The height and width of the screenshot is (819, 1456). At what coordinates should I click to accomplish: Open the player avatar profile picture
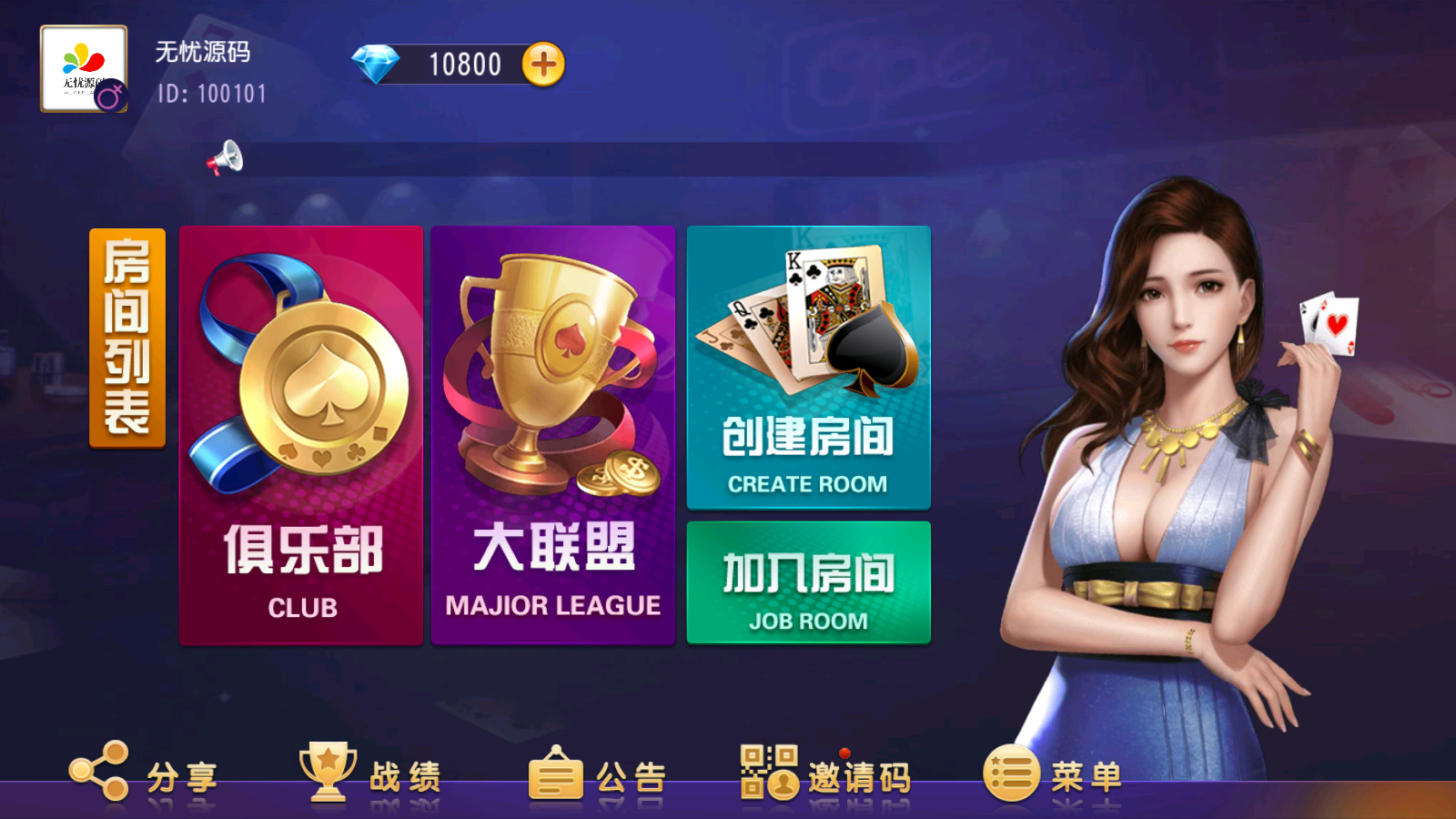[82, 64]
